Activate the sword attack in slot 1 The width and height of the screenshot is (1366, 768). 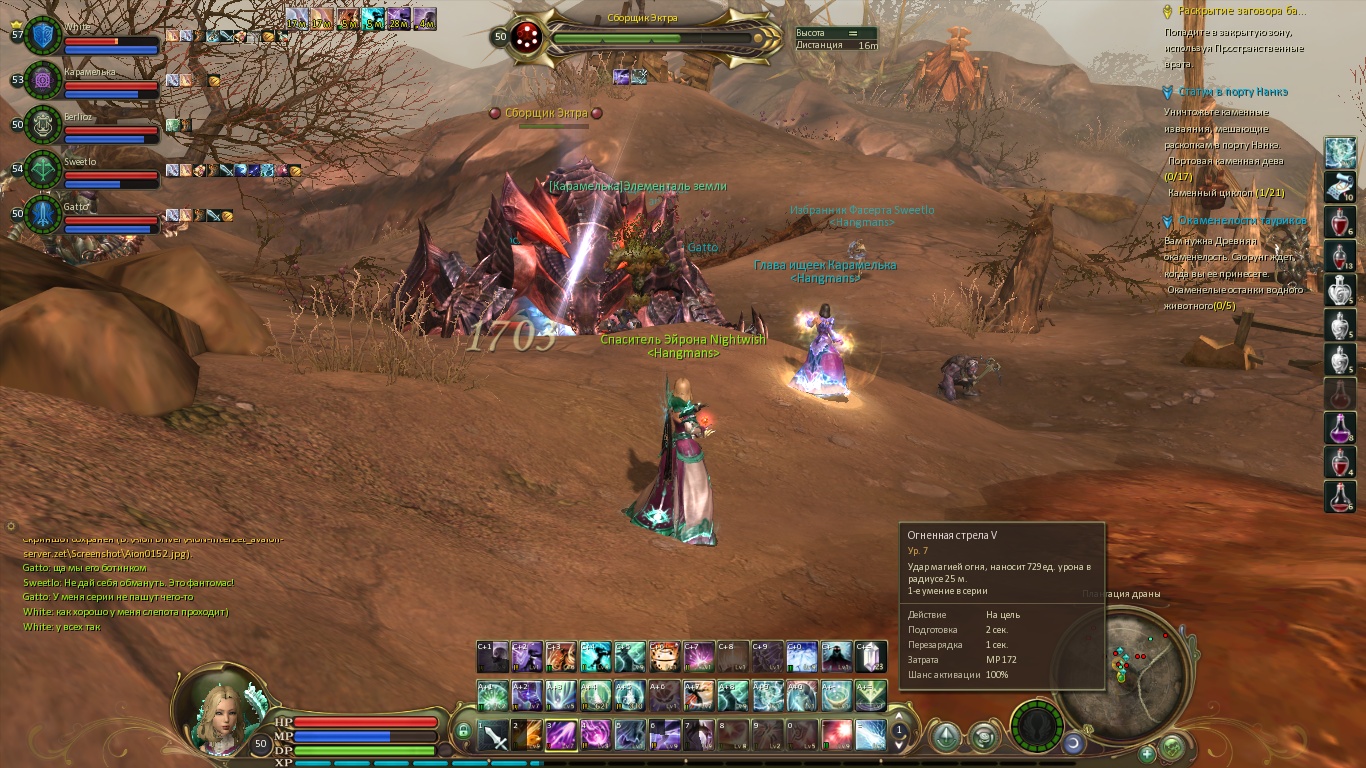tap(493, 735)
